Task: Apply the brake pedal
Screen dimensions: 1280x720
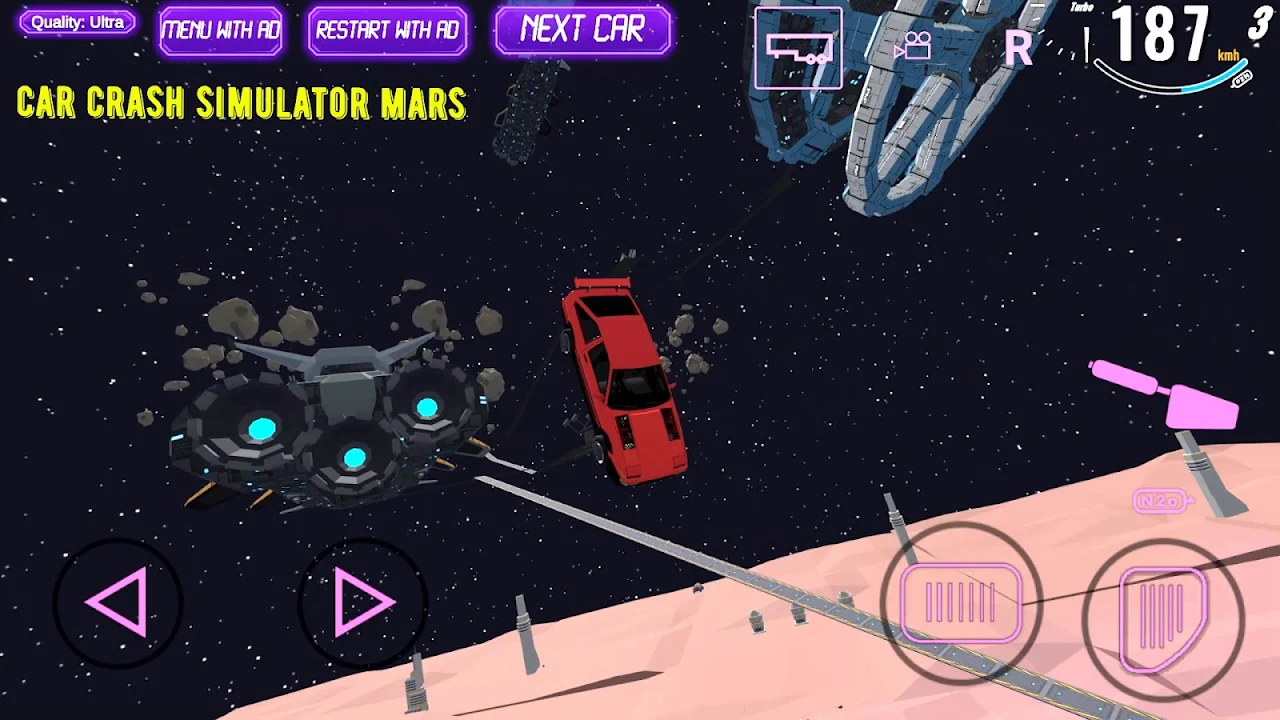Action: 961,603
